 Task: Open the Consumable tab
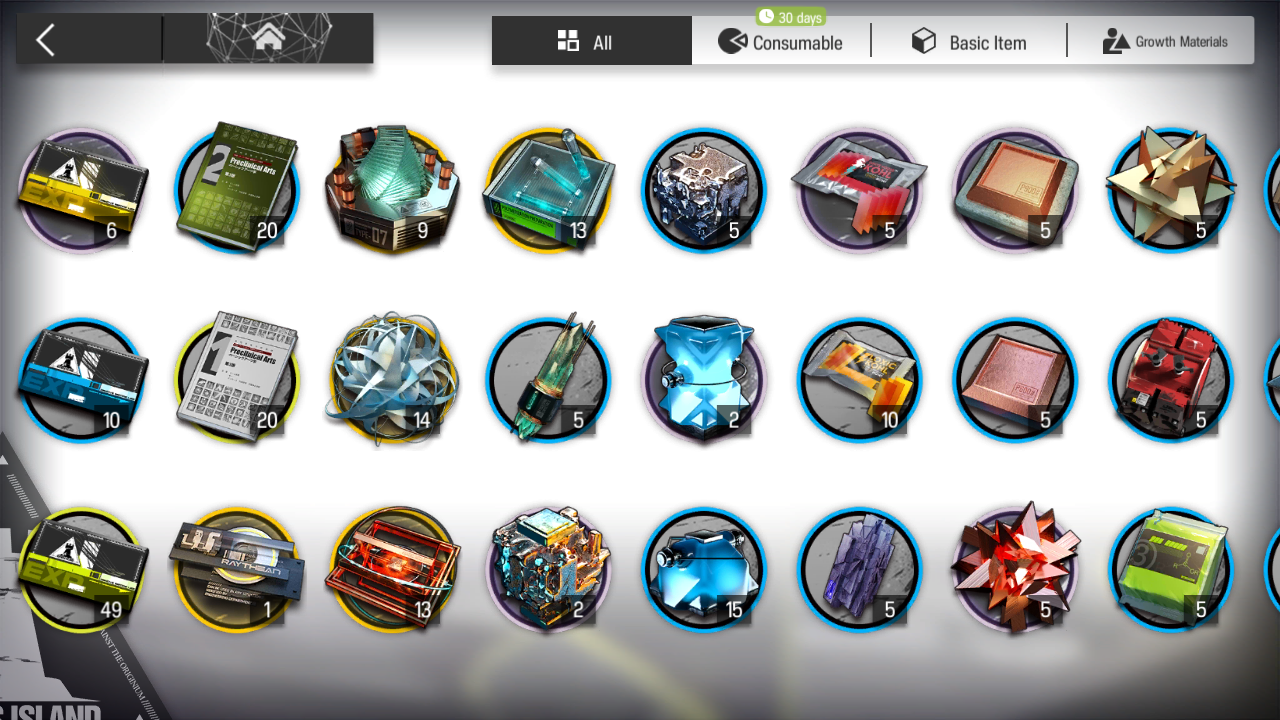[x=781, y=42]
